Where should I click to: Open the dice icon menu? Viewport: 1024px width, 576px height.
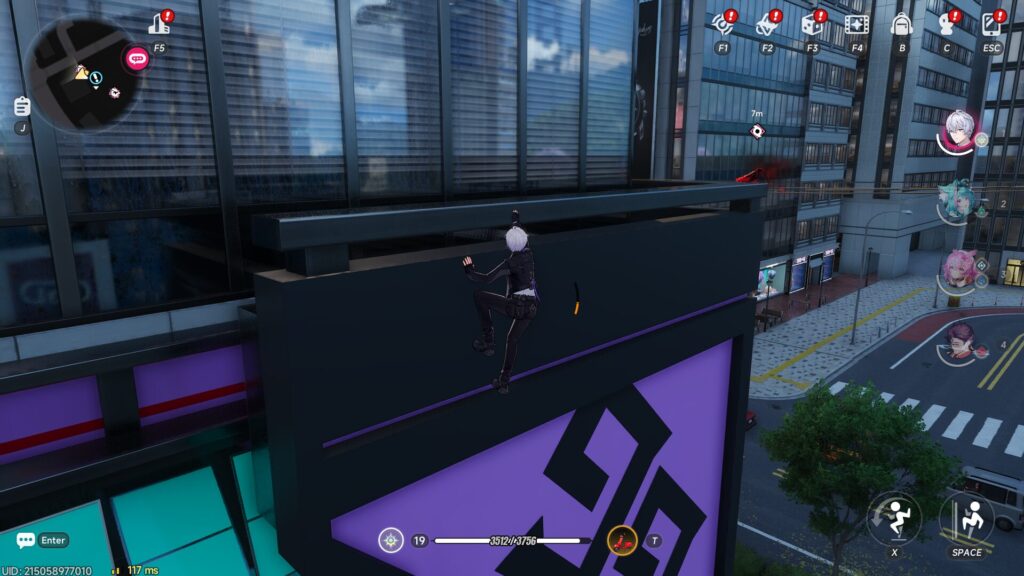[x=811, y=24]
